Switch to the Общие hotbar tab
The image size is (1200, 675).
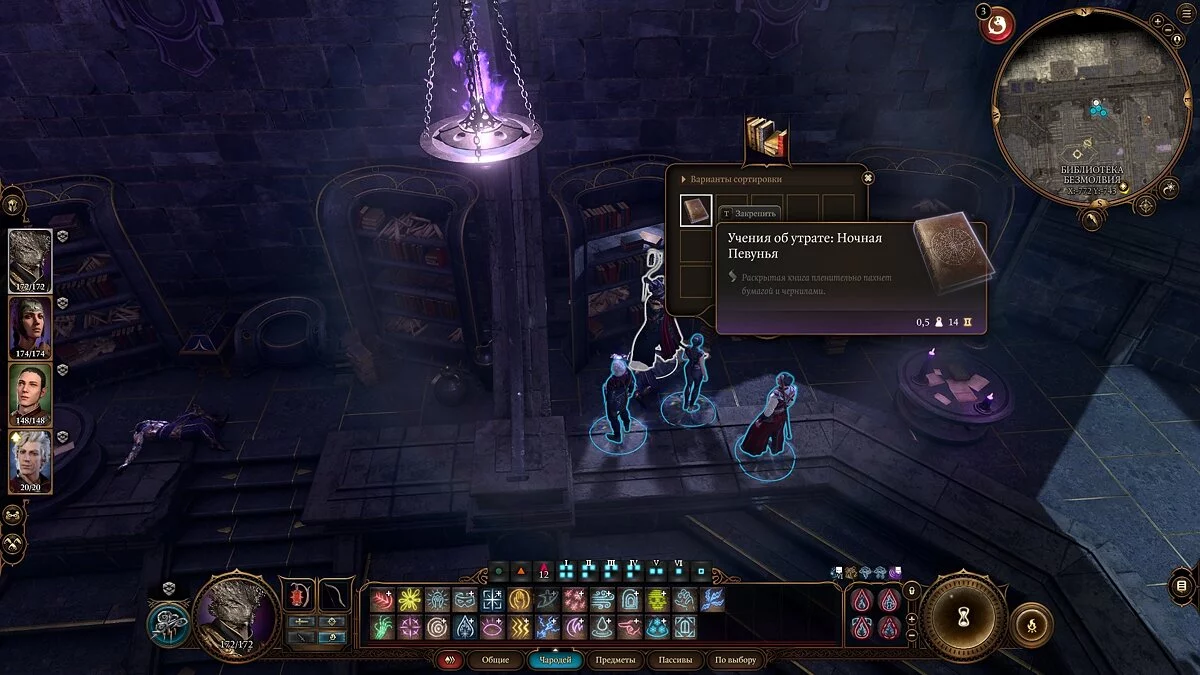pyautogui.click(x=495, y=660)
